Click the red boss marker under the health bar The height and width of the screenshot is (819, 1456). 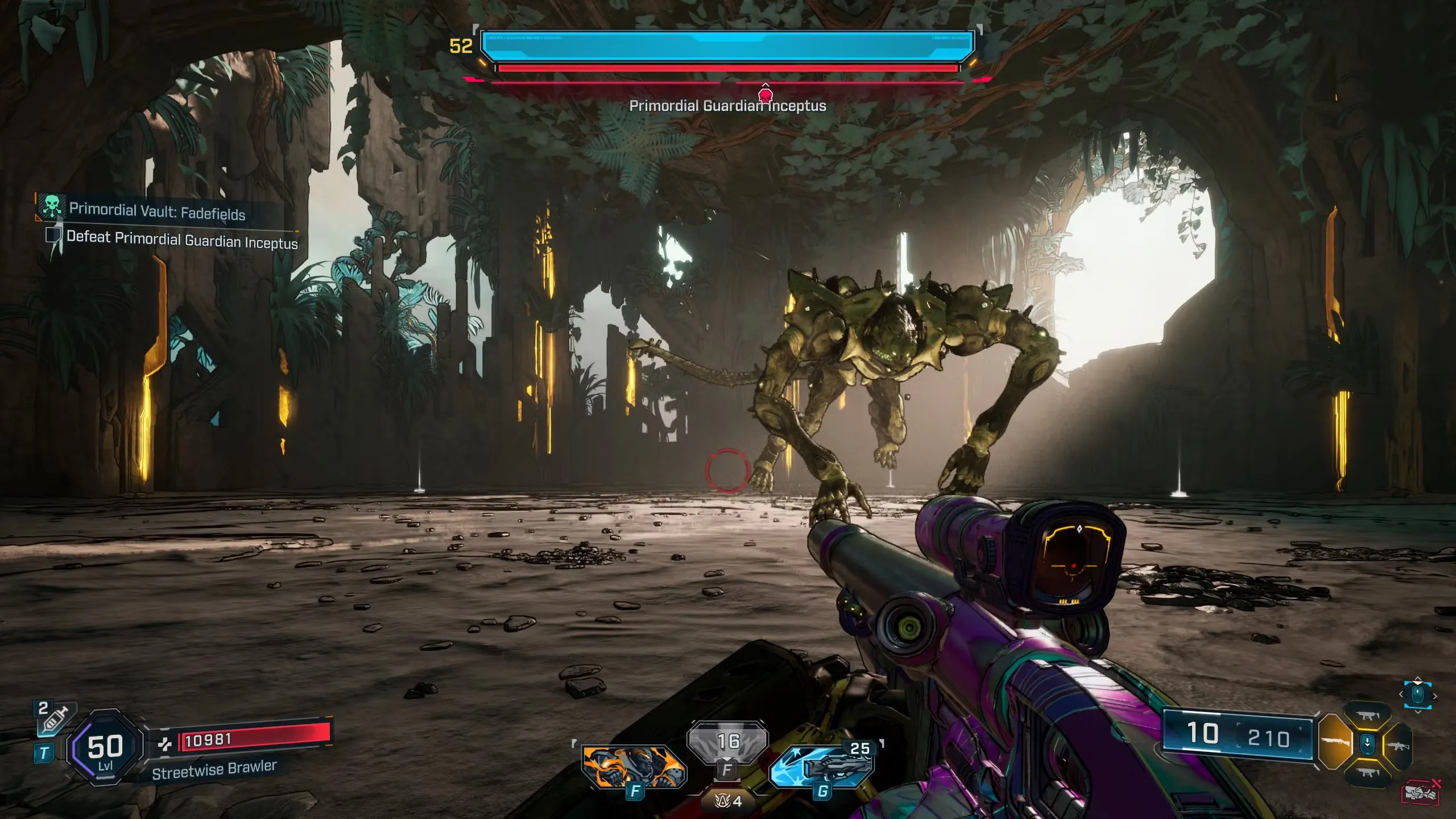[x=766, y=94]
